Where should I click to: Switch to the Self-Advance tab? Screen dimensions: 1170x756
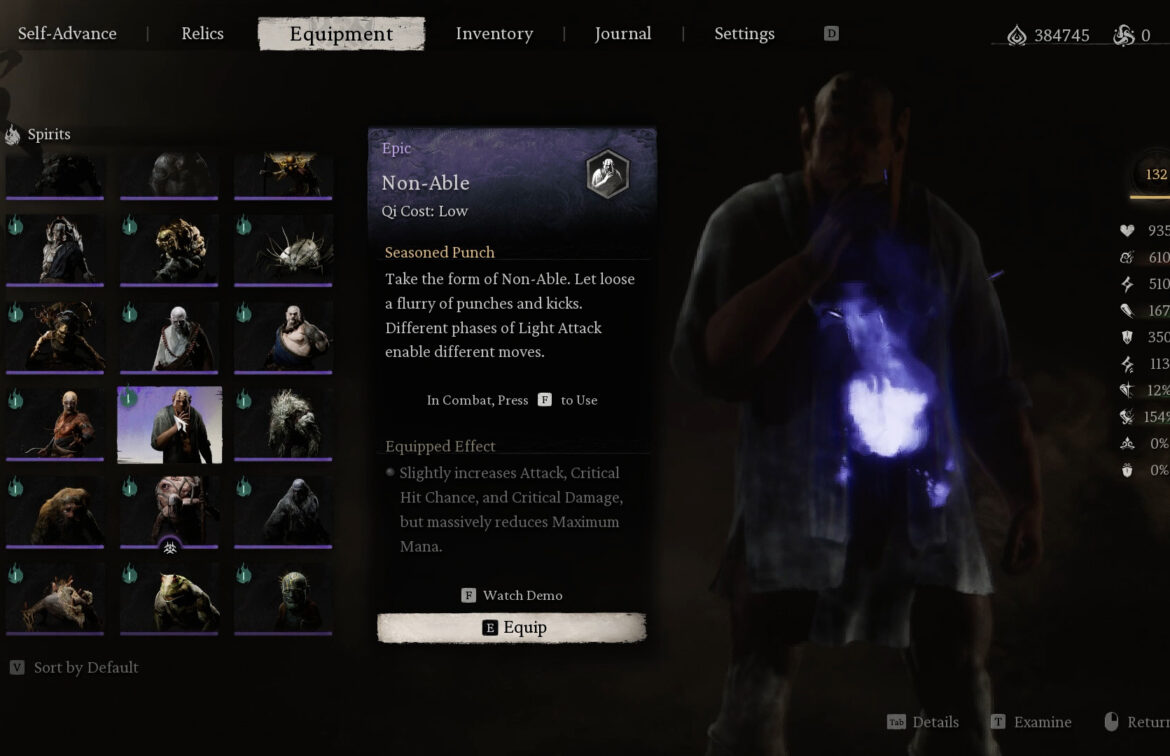coord(67,34)
